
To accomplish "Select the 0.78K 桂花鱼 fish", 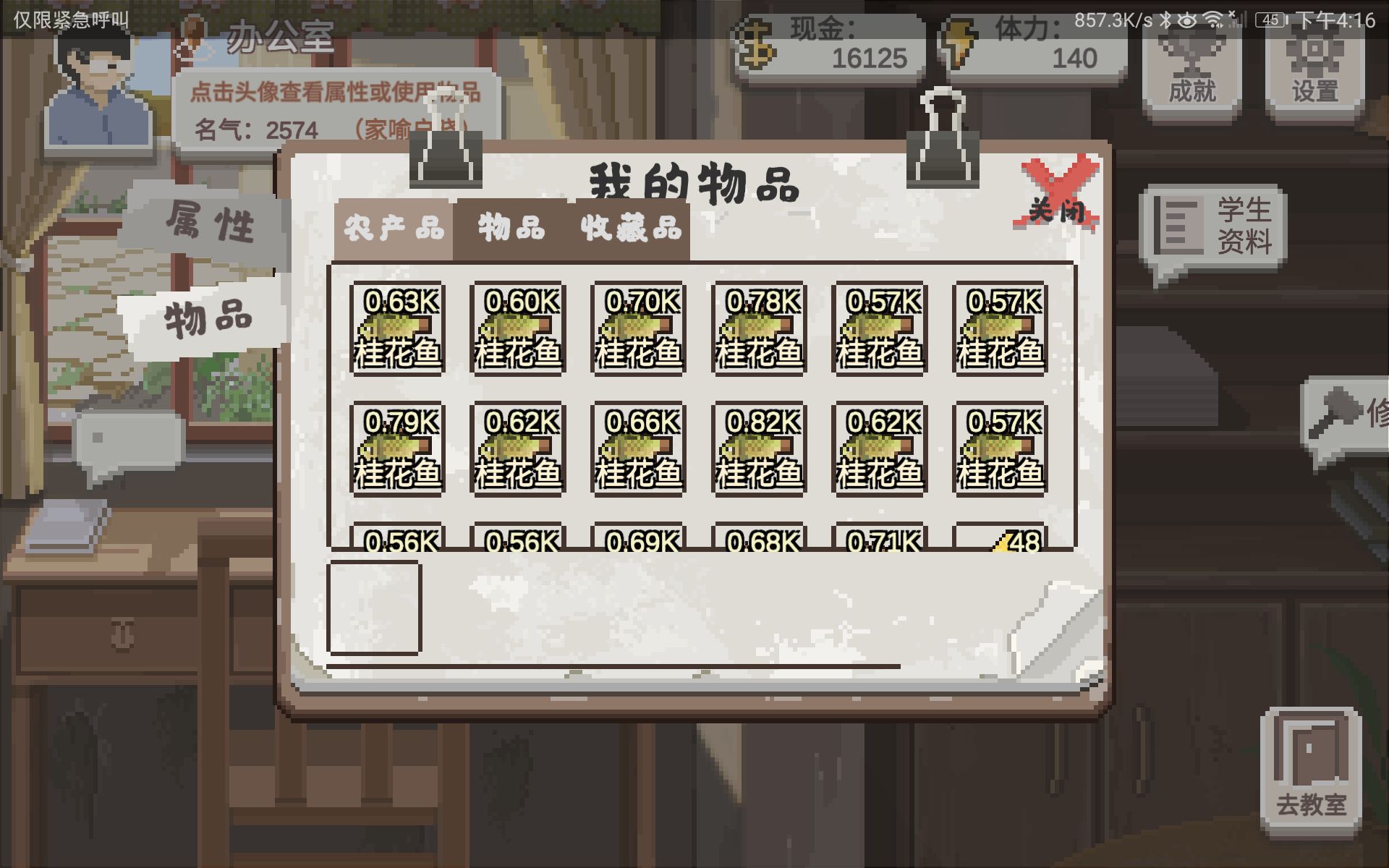I will coord(759,329).
